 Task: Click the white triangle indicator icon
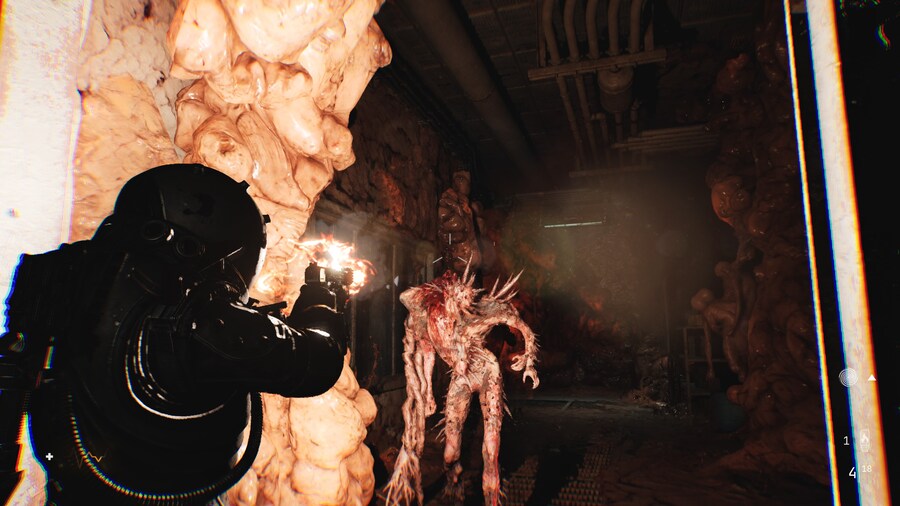(871, 378)
